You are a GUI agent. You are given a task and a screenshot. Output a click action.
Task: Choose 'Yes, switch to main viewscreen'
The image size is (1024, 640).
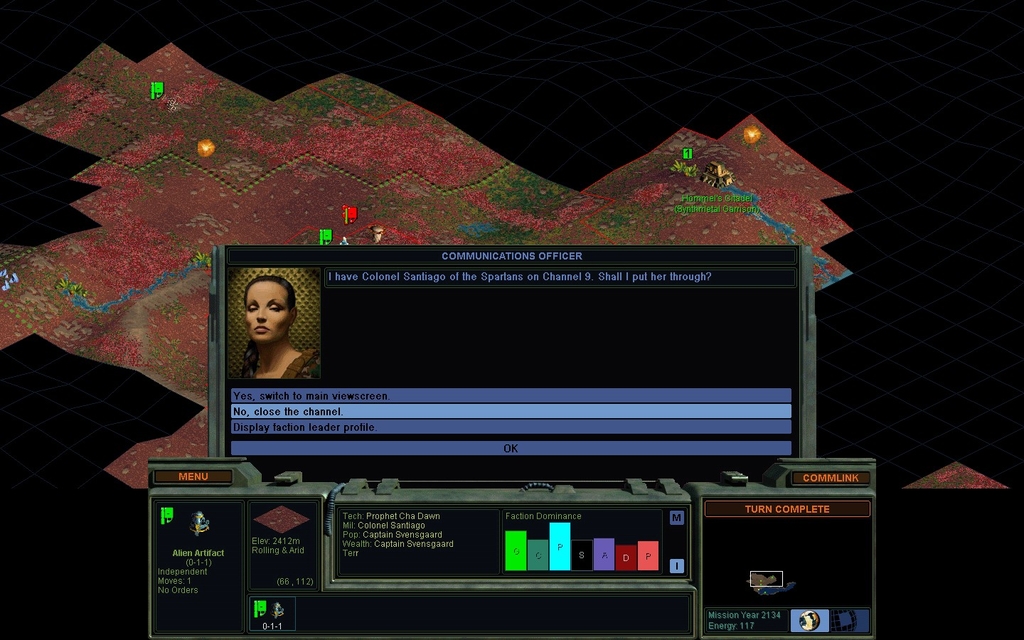click(x=510, y=396)
